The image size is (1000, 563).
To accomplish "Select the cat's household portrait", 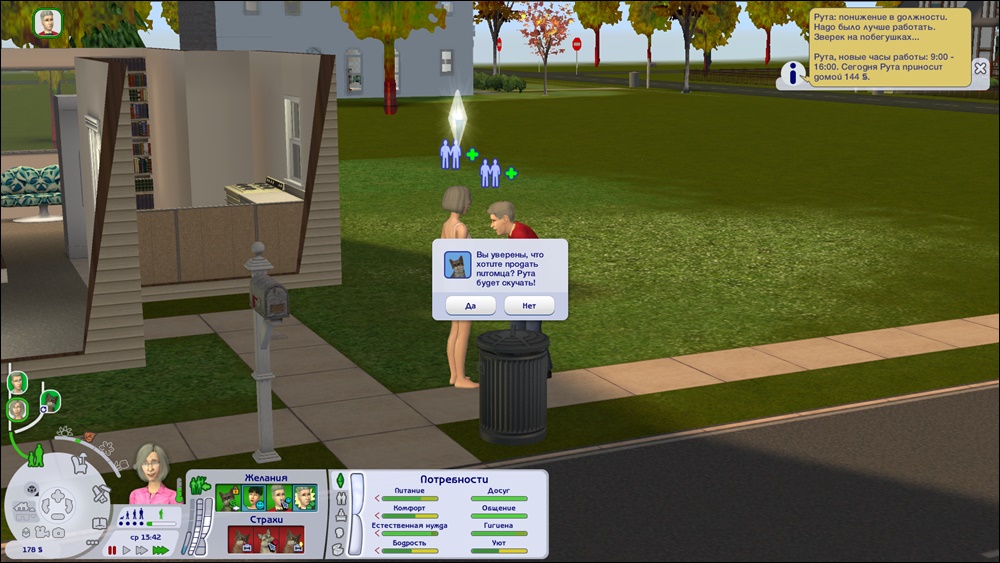I will pos(50,402).
